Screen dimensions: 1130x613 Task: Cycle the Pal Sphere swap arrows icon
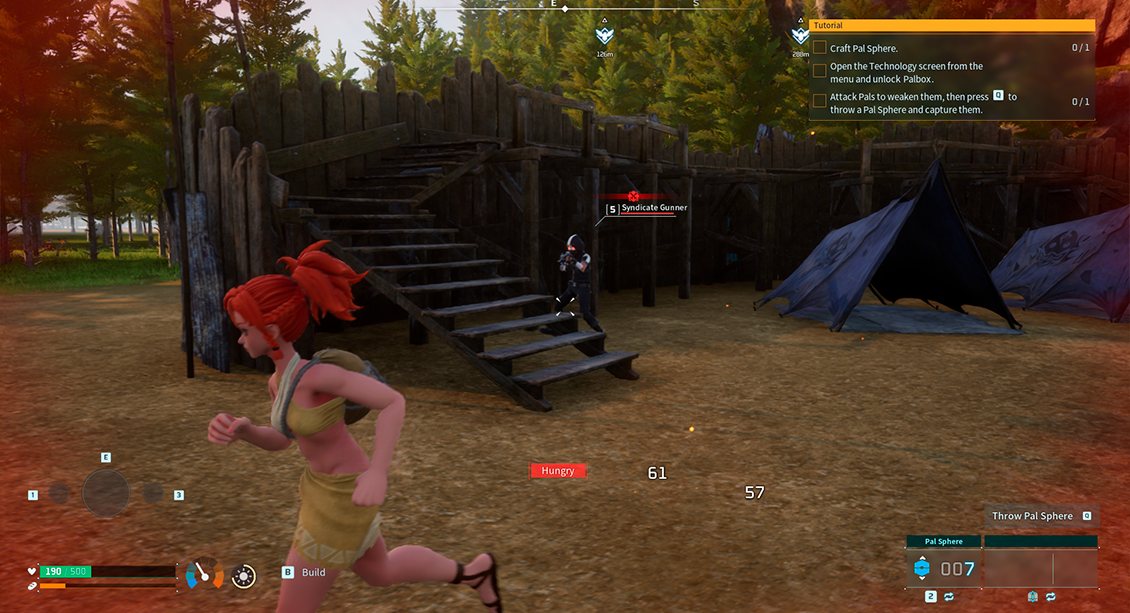coord(948,597)
